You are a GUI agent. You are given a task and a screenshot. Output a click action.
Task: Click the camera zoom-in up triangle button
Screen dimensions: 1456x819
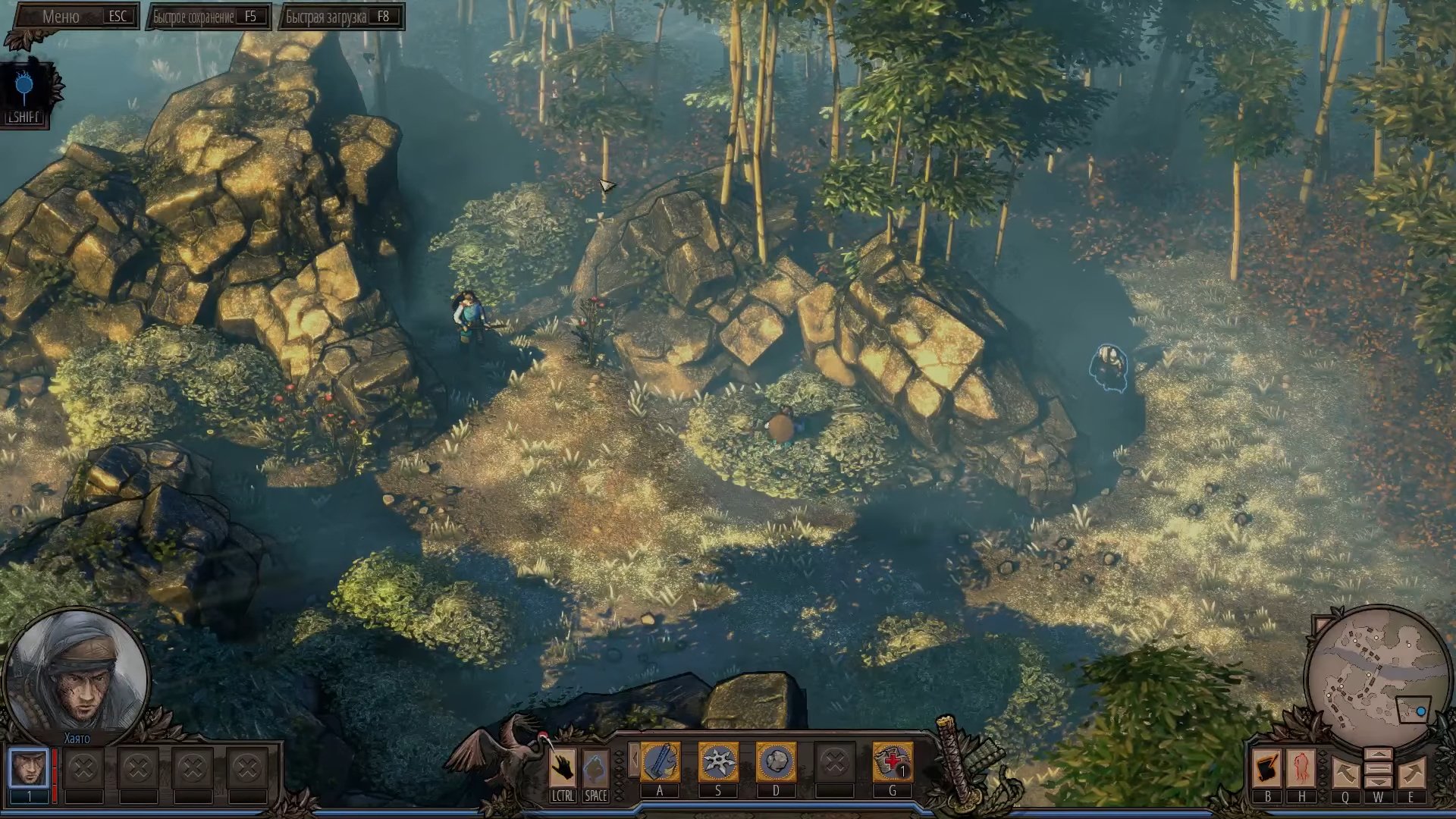click(x=1378, y=756)
